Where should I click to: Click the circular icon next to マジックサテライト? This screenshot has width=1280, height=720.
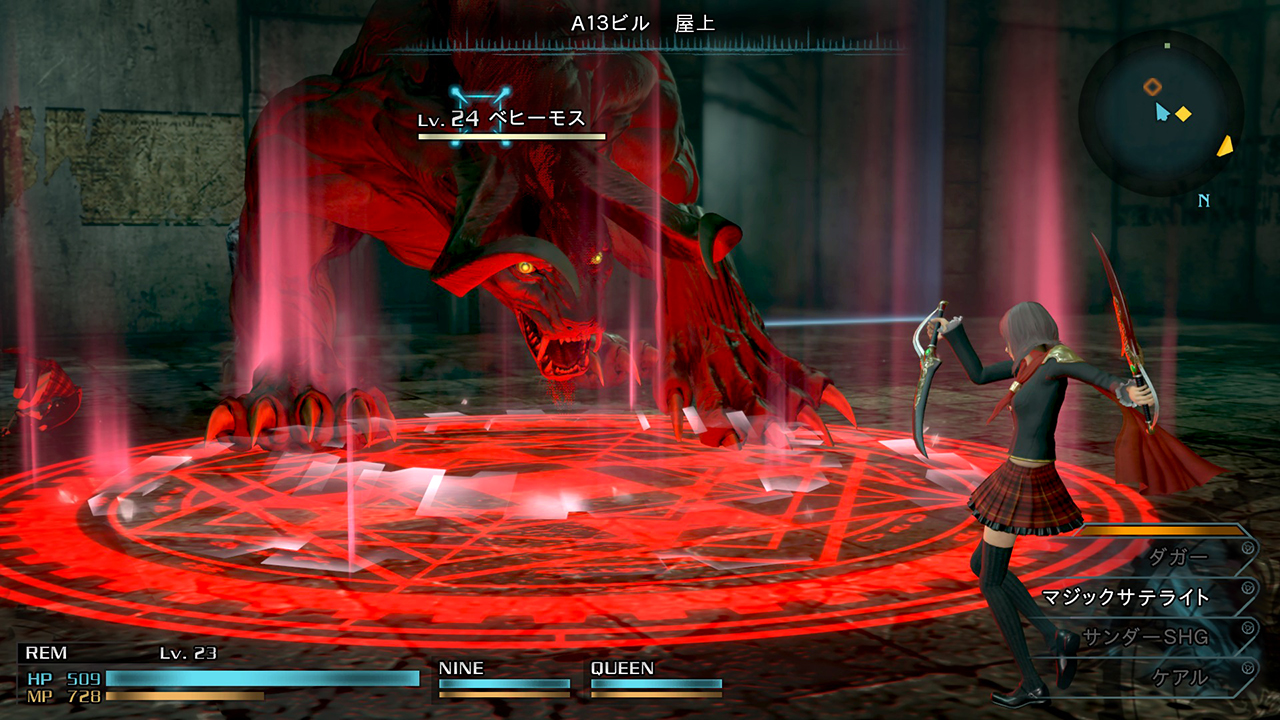[1247, 586]
